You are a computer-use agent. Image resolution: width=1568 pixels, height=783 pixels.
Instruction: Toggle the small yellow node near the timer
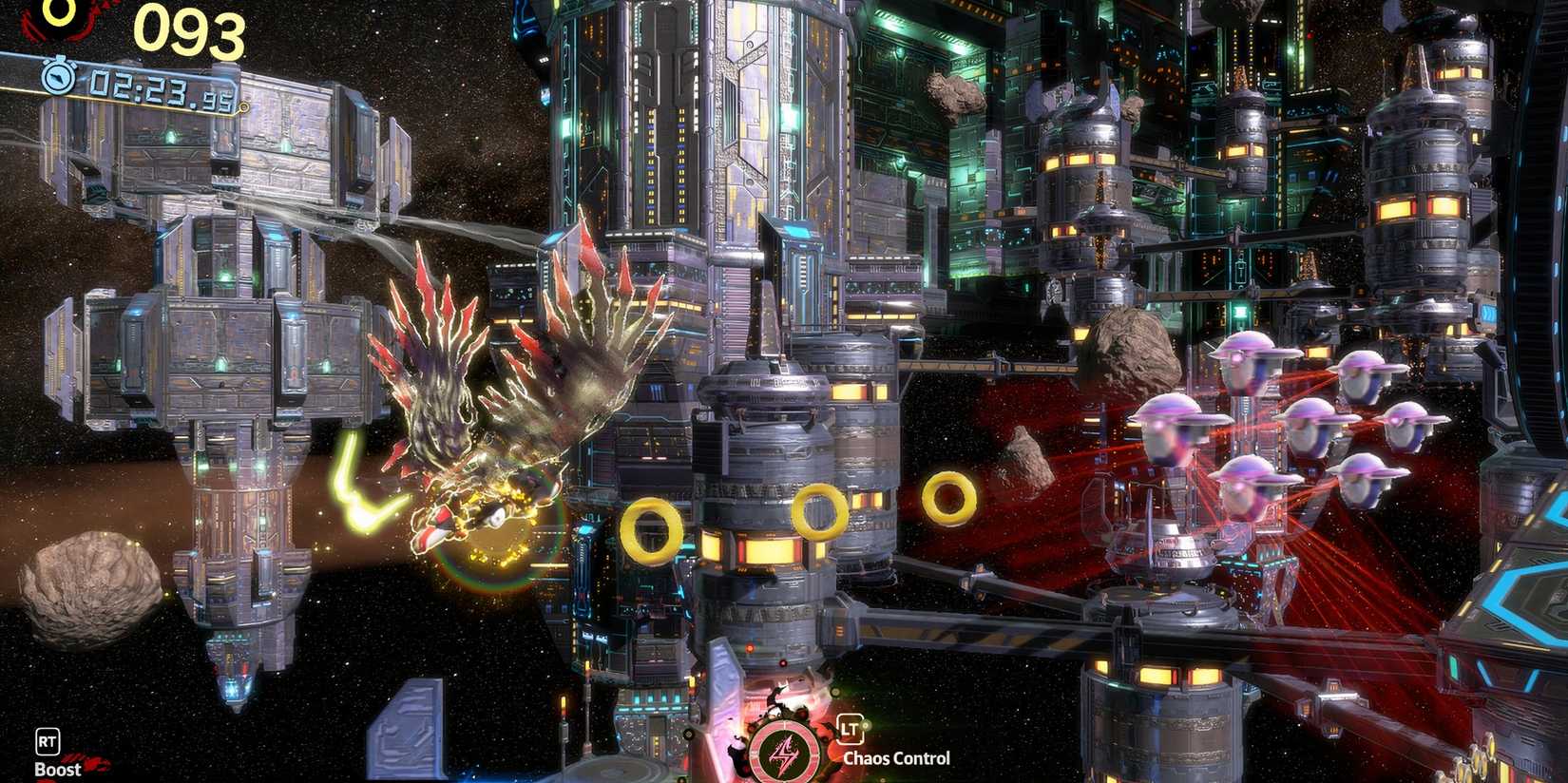pos(243,107)
